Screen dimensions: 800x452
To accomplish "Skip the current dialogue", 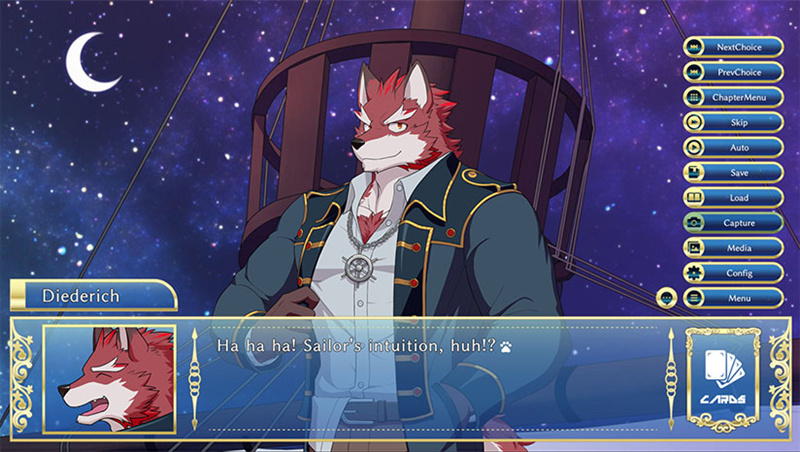I will 733,122.
